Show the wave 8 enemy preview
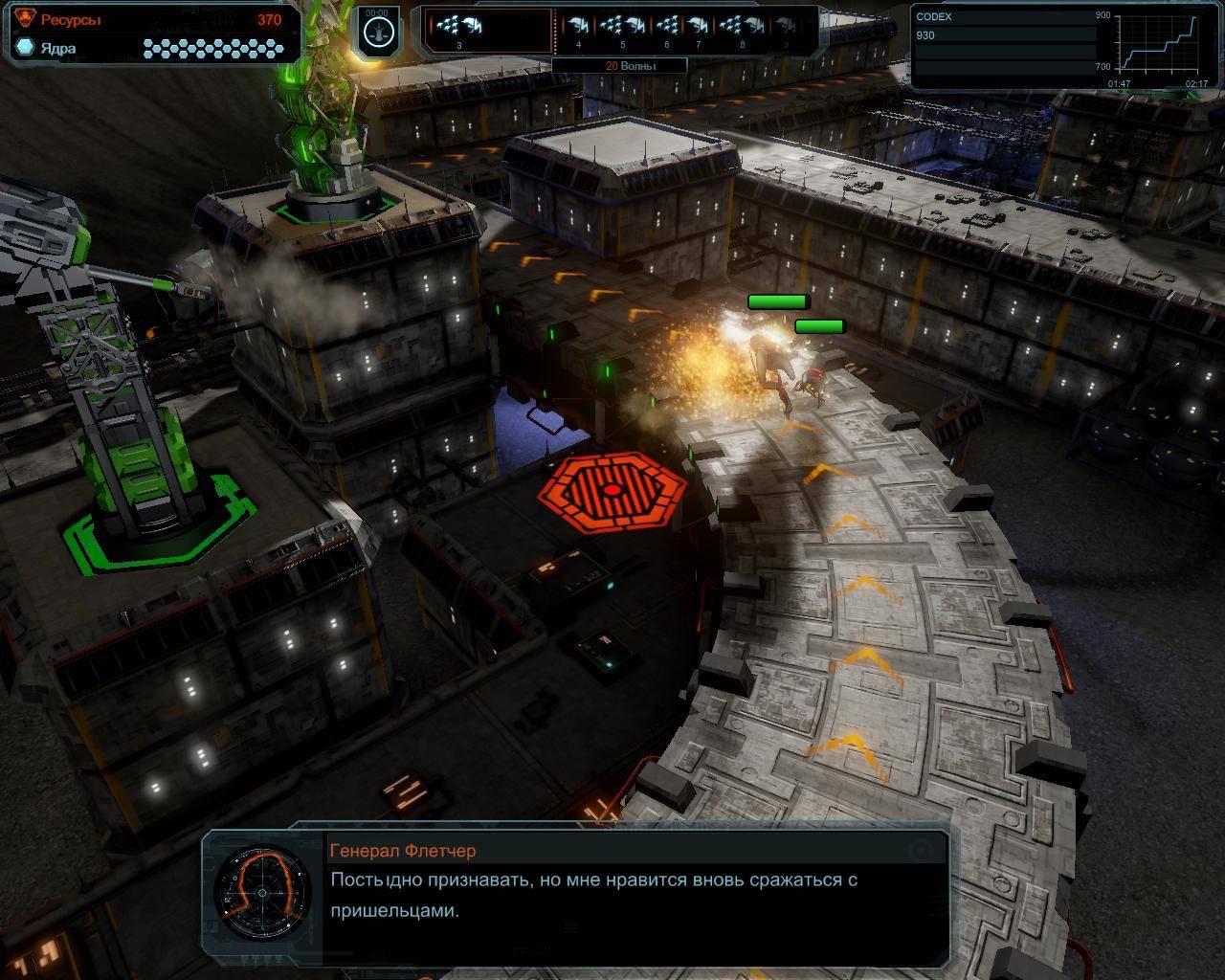The image size is (1225, 980). coord(742,29)
